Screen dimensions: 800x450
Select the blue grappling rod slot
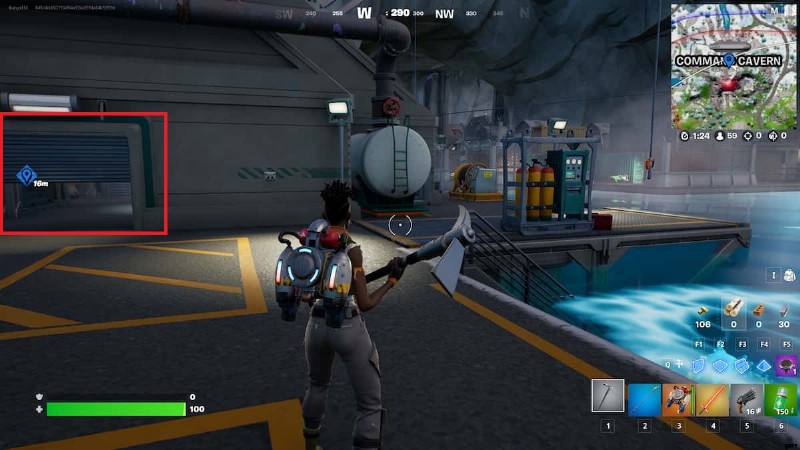click(x=644, y=397)
